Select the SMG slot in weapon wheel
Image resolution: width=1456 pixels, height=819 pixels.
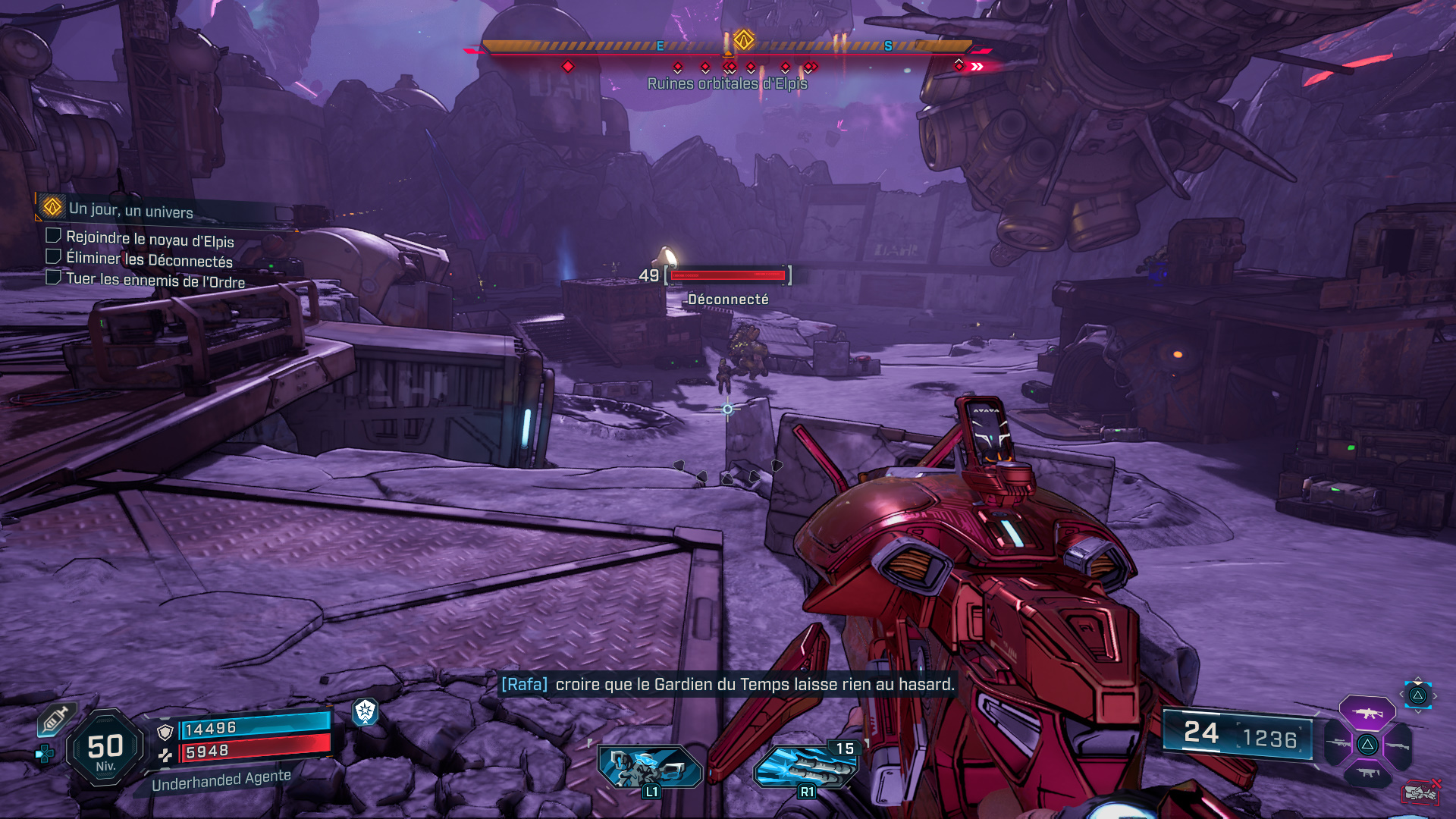[1367, 773]
